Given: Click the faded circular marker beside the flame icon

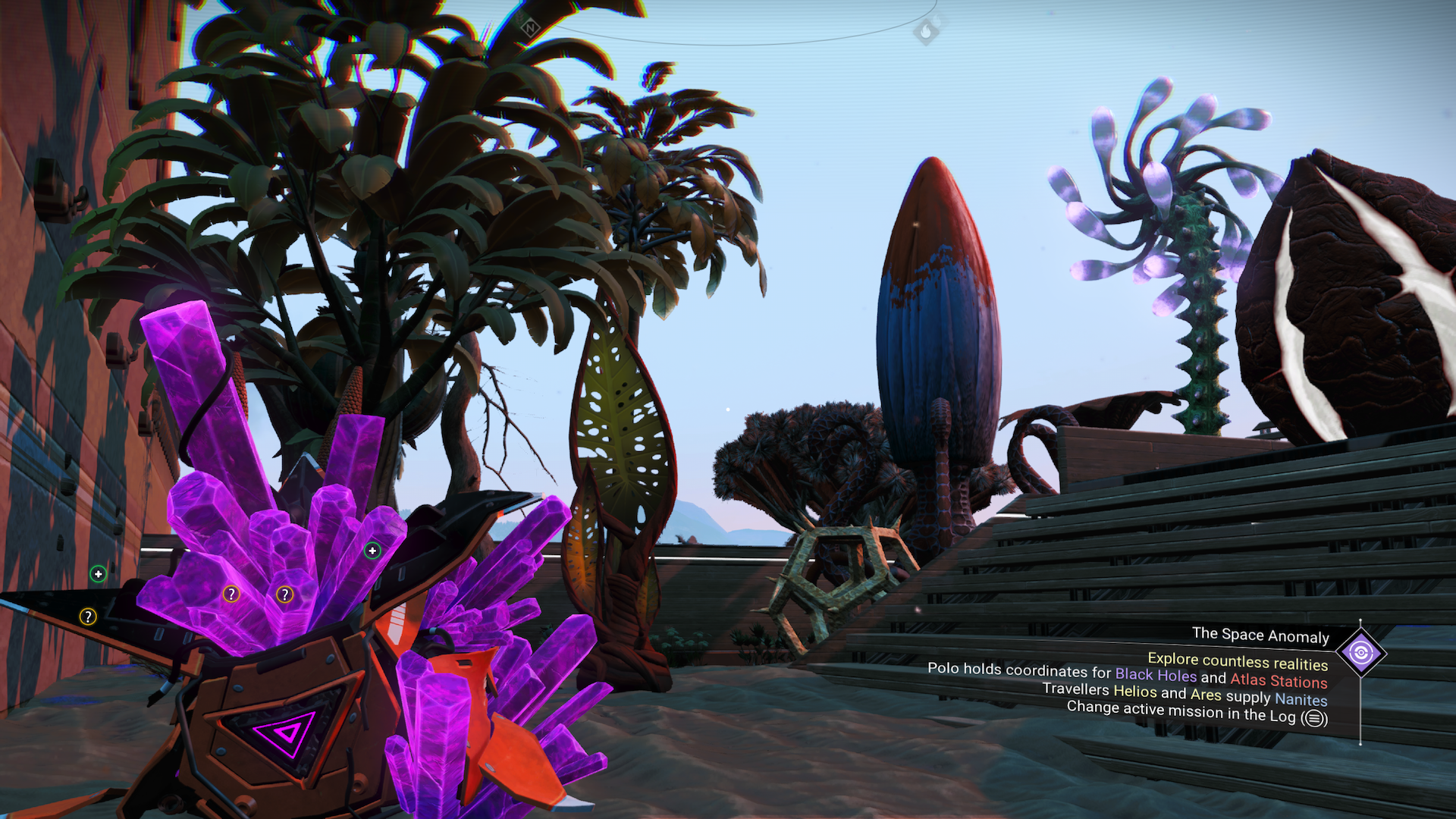Looking at the screenshot, I should click(x=937, y=21).
